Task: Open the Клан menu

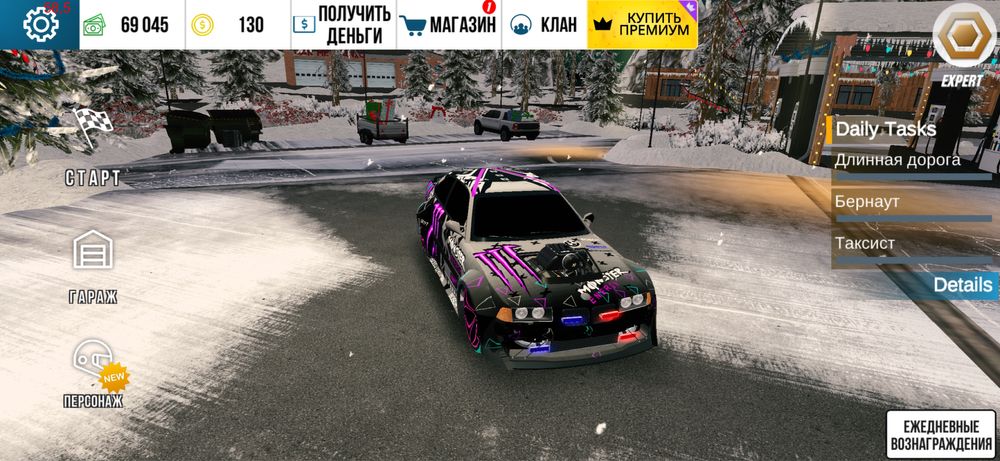Action: point(544,25)
